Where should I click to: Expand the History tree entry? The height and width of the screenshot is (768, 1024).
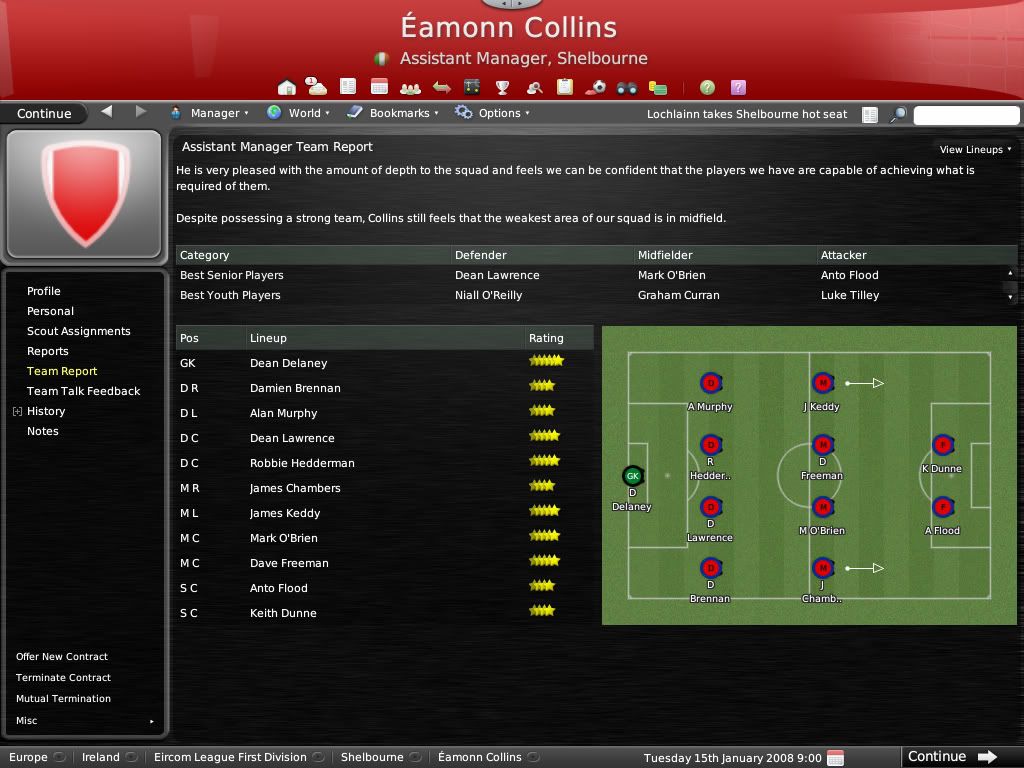[x=17, y=411]
